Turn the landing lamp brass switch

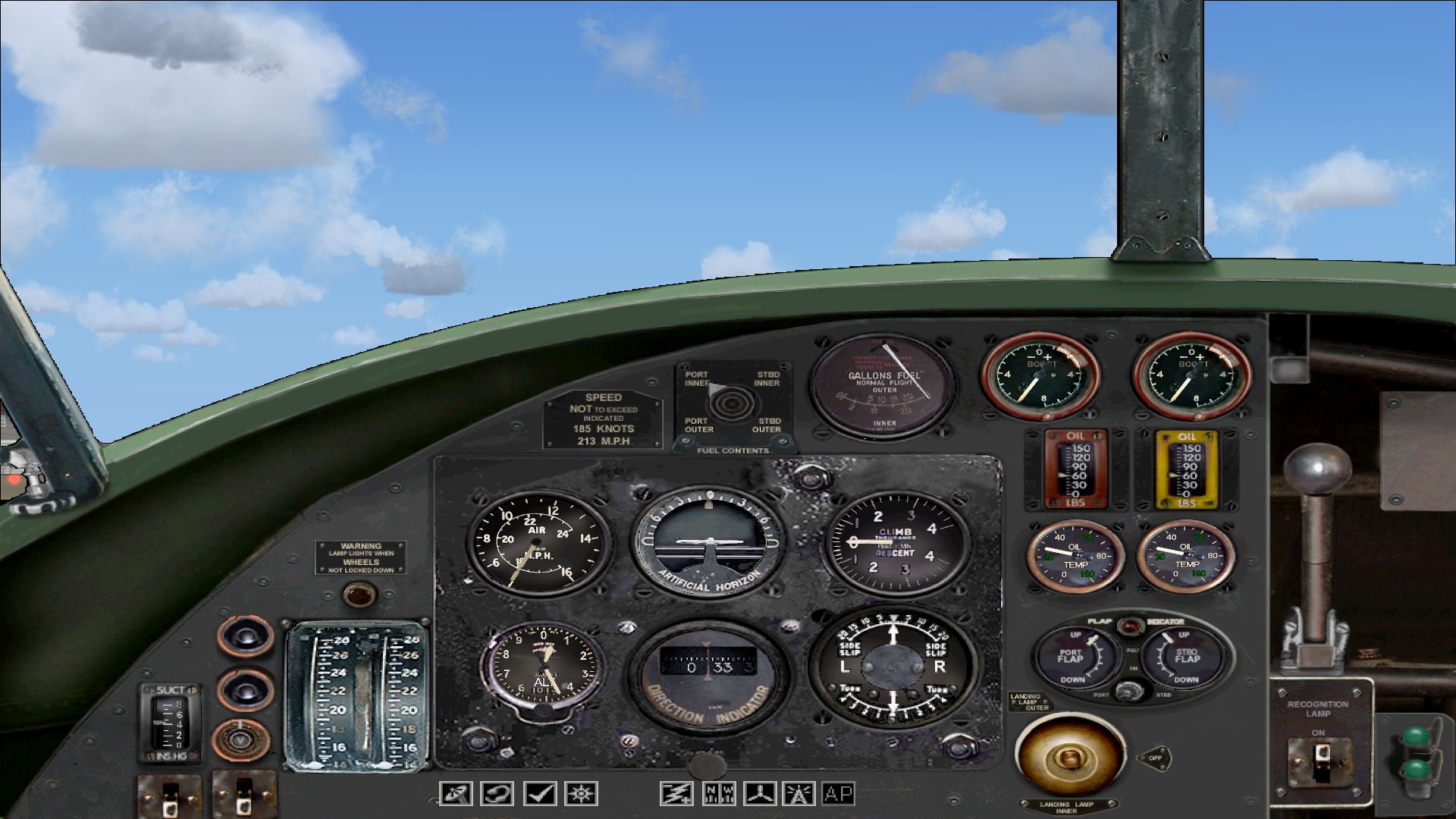tap(1069, 755)
